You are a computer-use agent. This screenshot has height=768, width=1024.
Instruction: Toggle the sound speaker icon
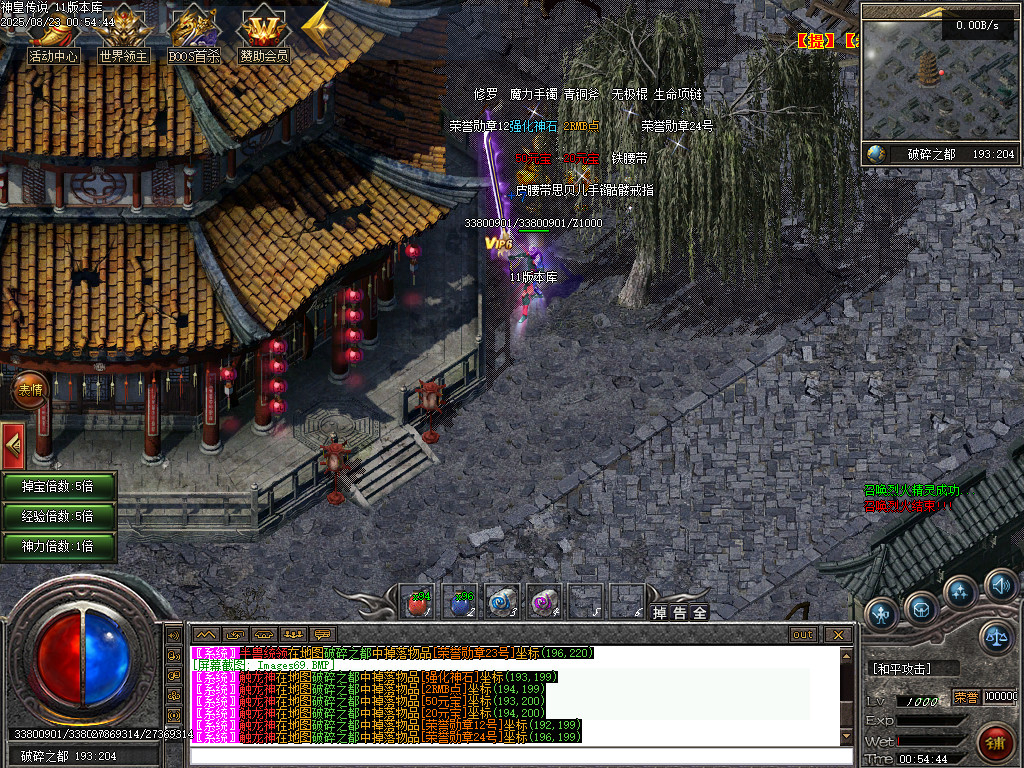tap(999, 584)
